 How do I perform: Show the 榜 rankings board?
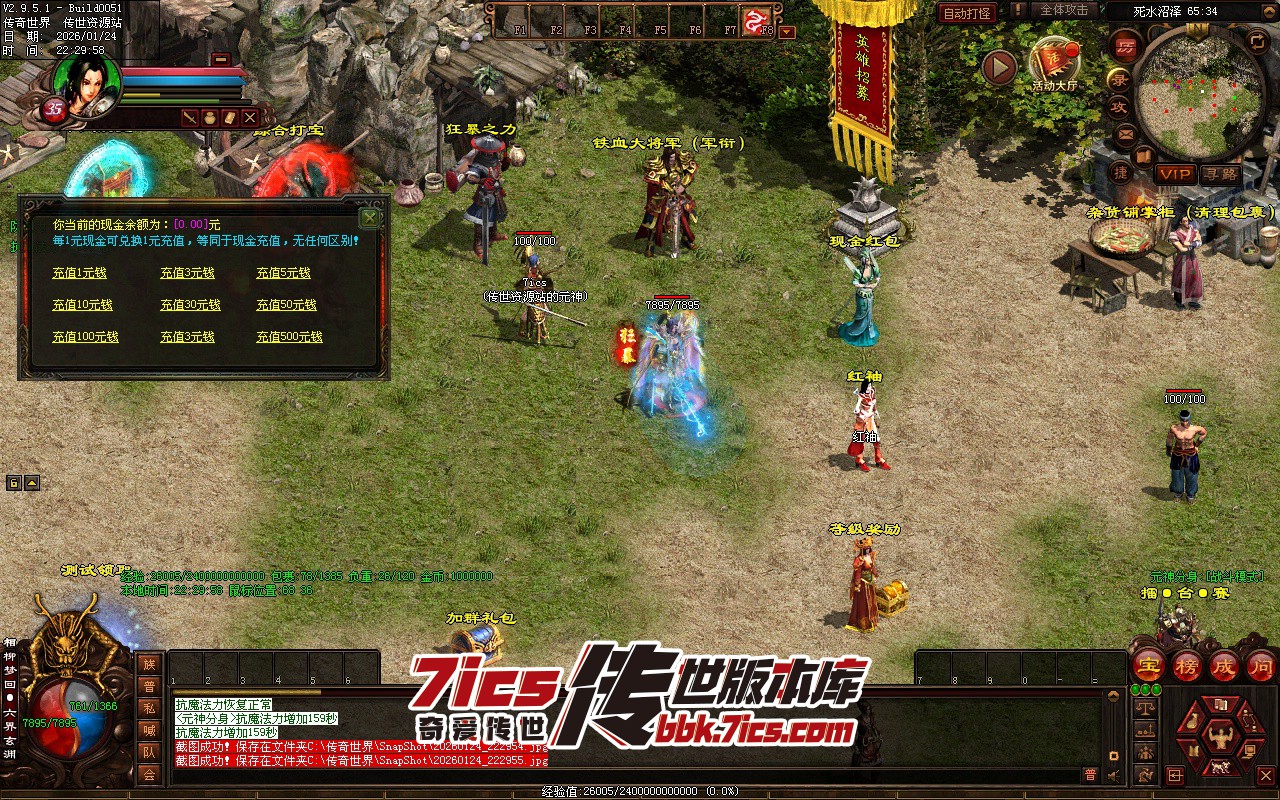click(1187, 665)
